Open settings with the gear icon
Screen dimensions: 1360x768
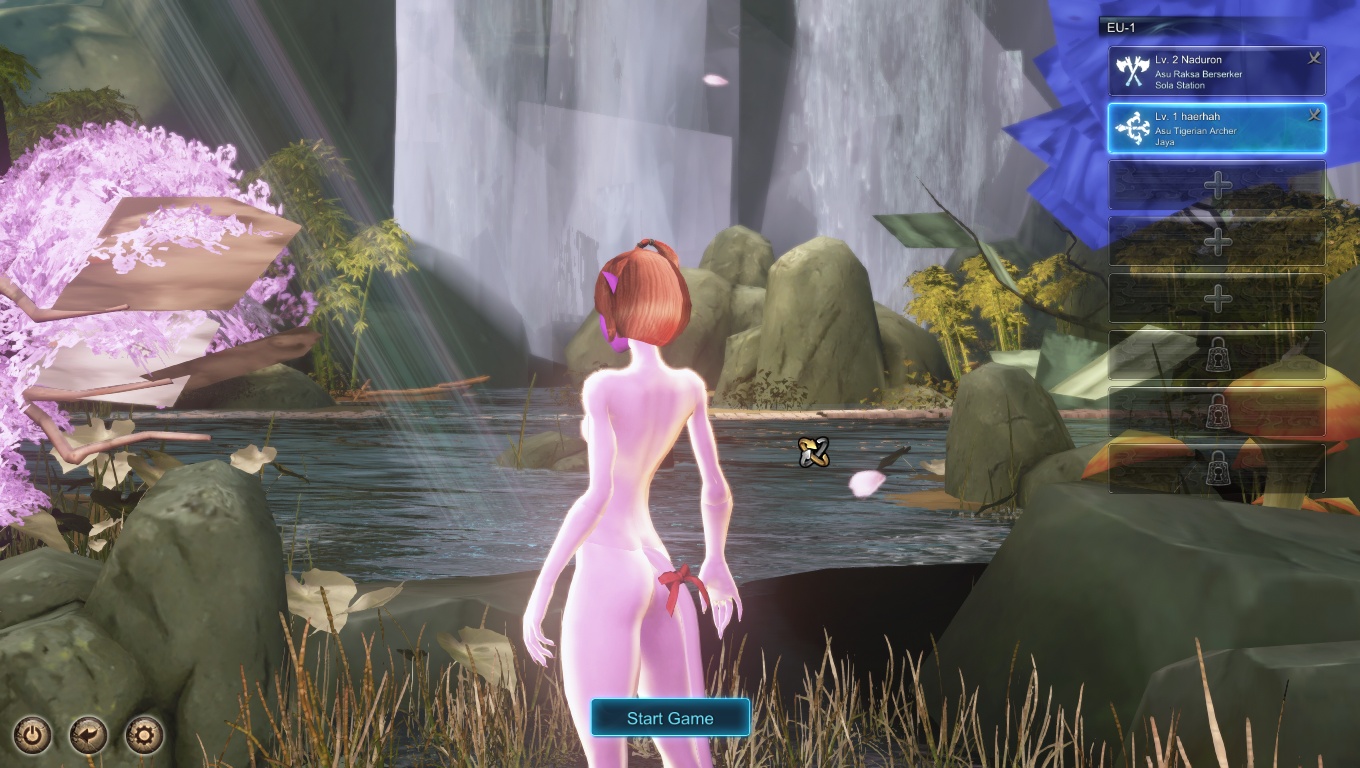(x=144, y=737)
